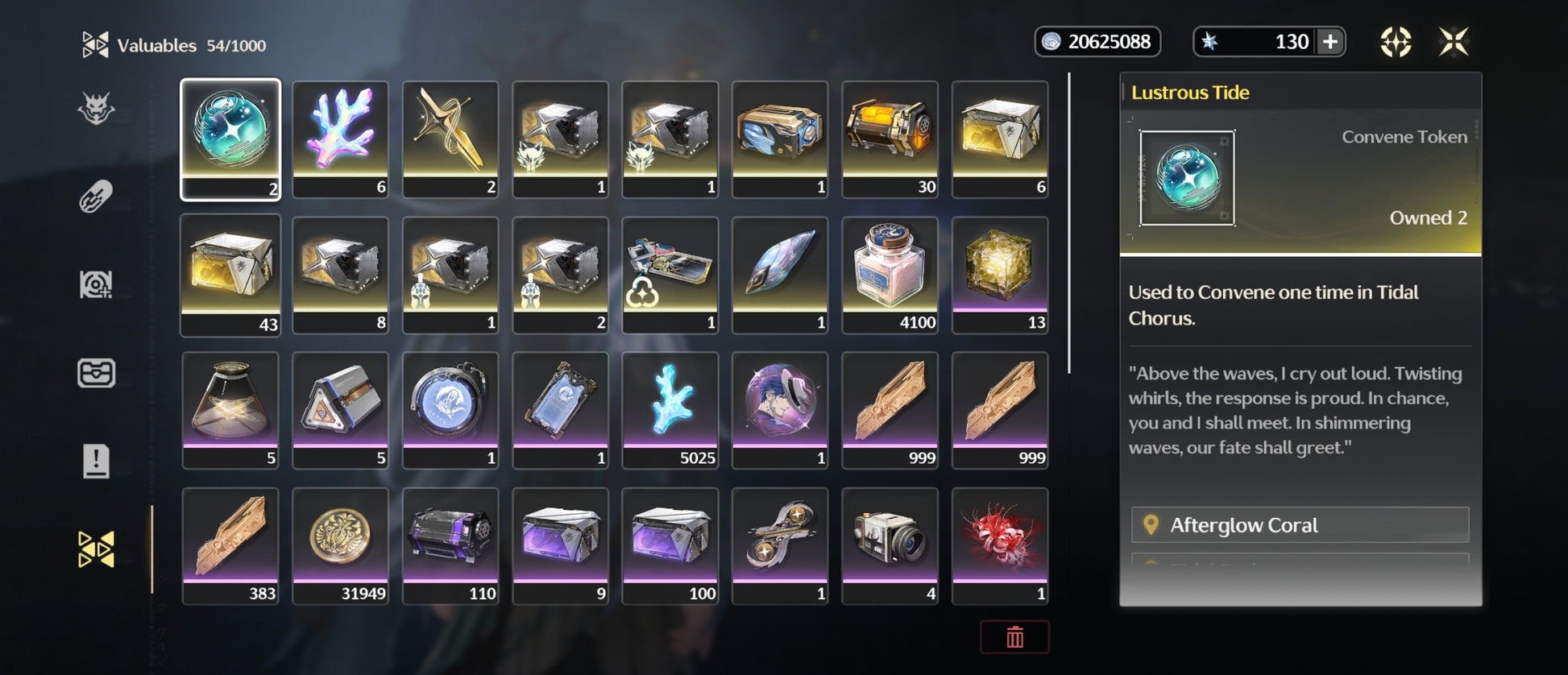This screenshot has width=1568, height=675.
Task: Open the Afterglow Coral source link
Action: (x=1300, y=525)
